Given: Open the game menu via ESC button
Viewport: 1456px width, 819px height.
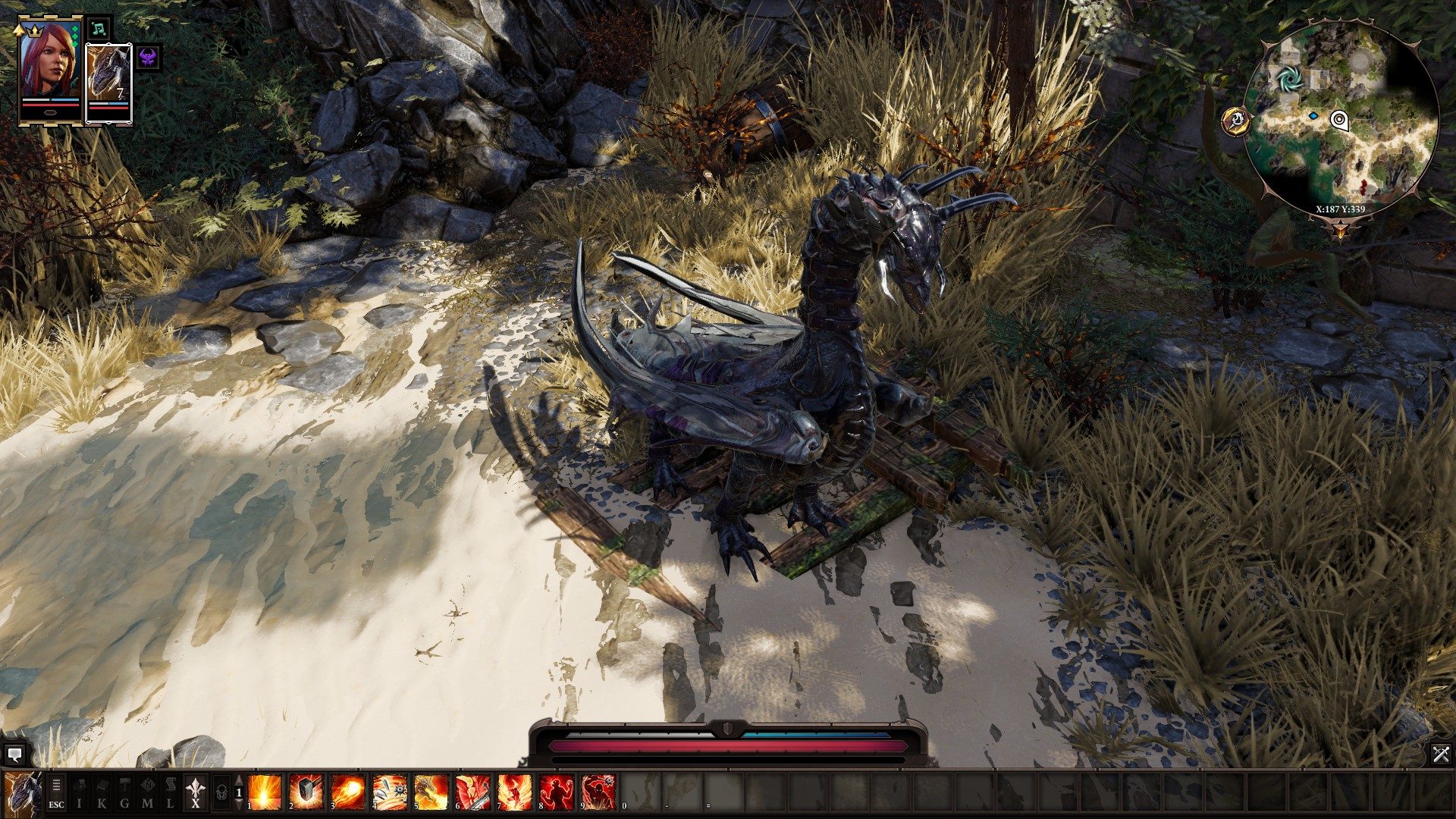Looking at the screenshot, I should tap(56, 802).
